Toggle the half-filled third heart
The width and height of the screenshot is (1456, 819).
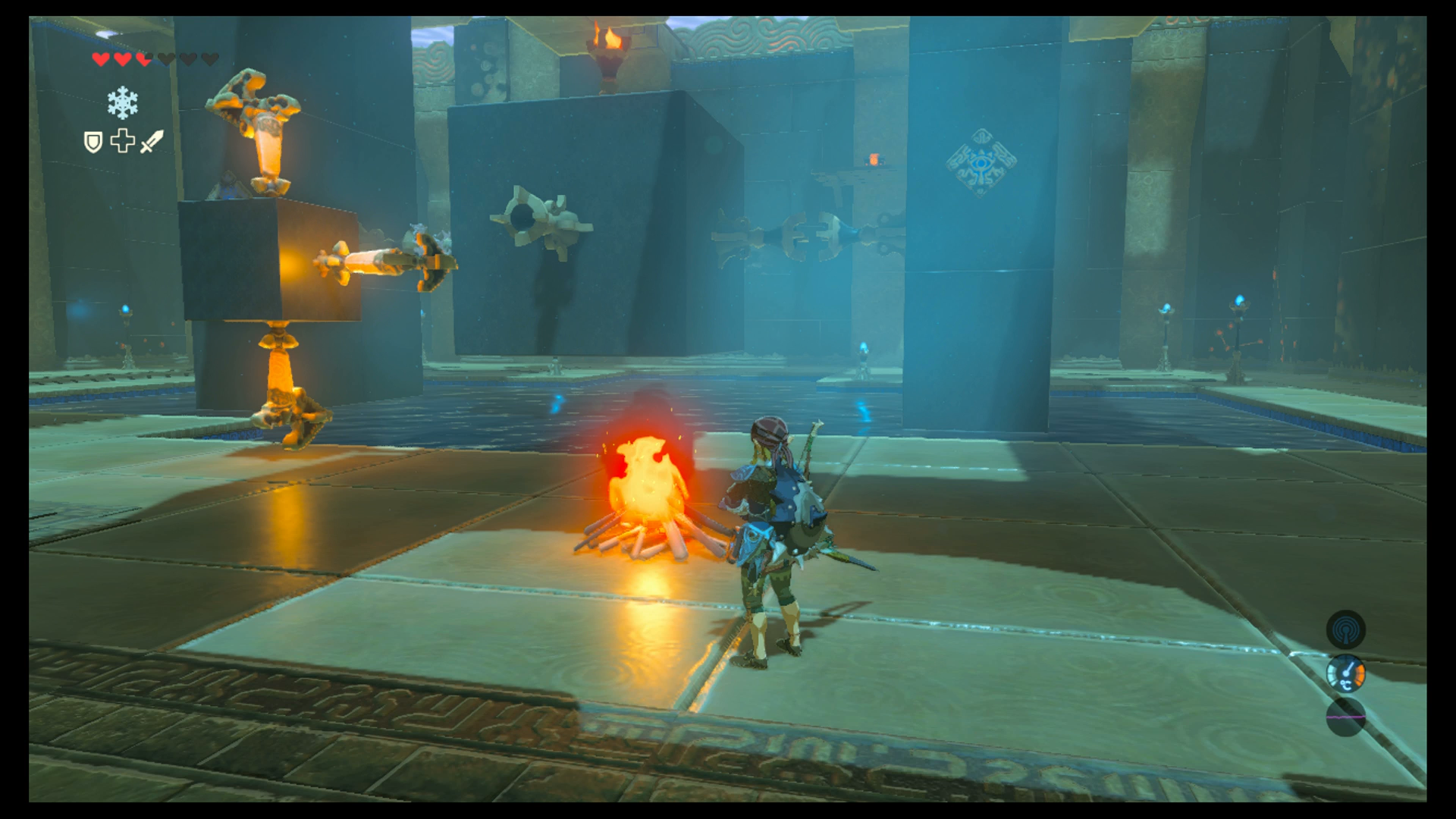coord(143,60)
